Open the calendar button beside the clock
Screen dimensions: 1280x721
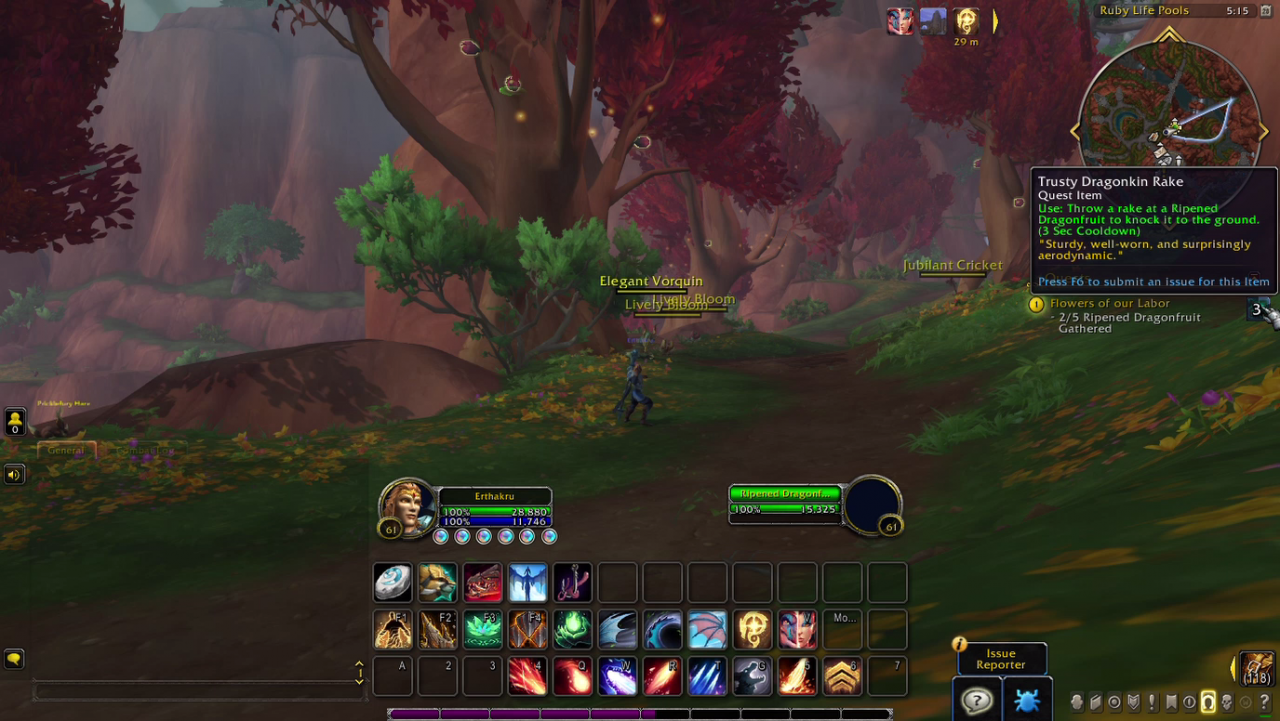point(1265,11)
